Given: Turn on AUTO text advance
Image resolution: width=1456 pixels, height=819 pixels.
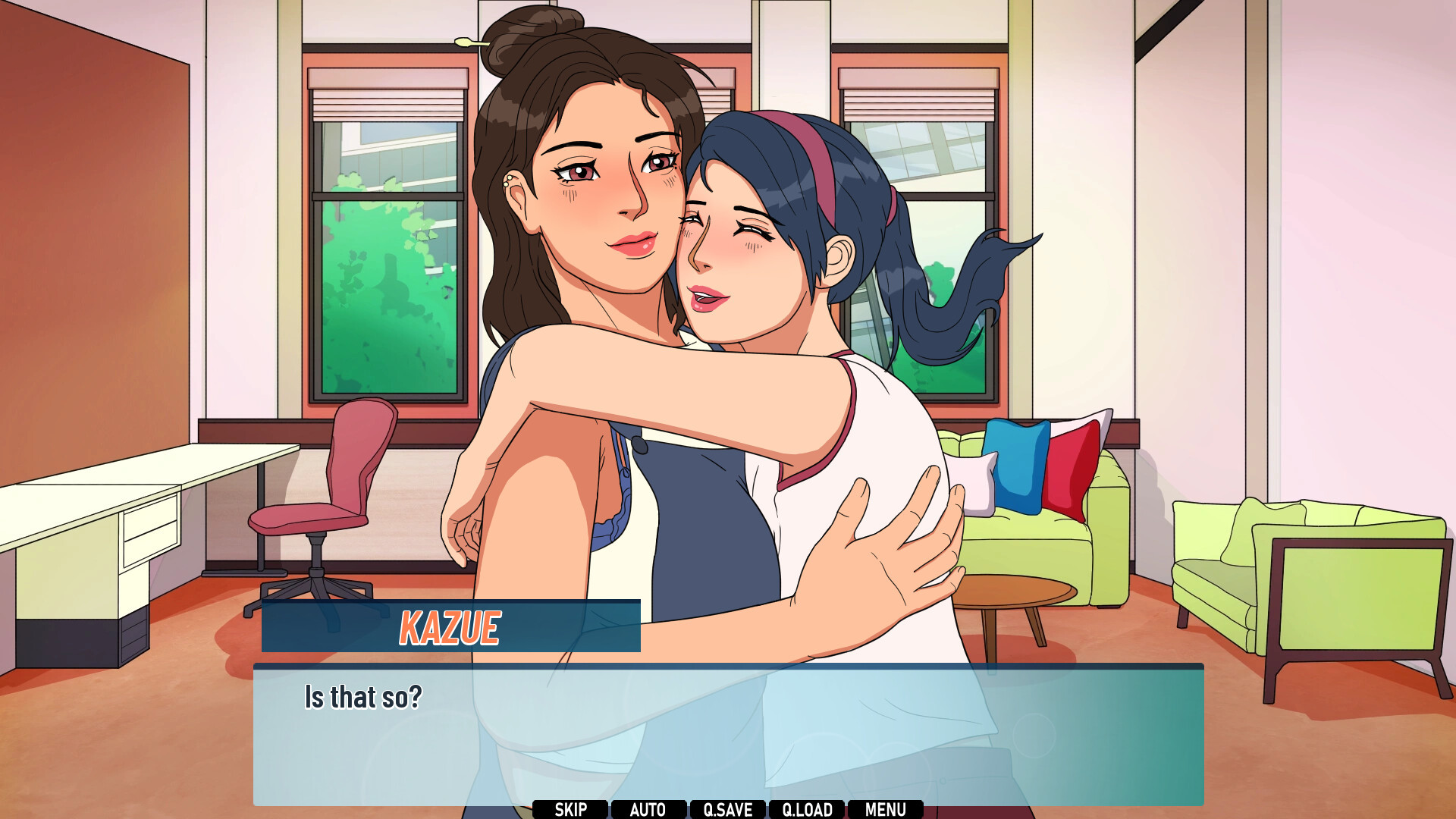Looking at the screenshot, I should (x=648, y=809).
